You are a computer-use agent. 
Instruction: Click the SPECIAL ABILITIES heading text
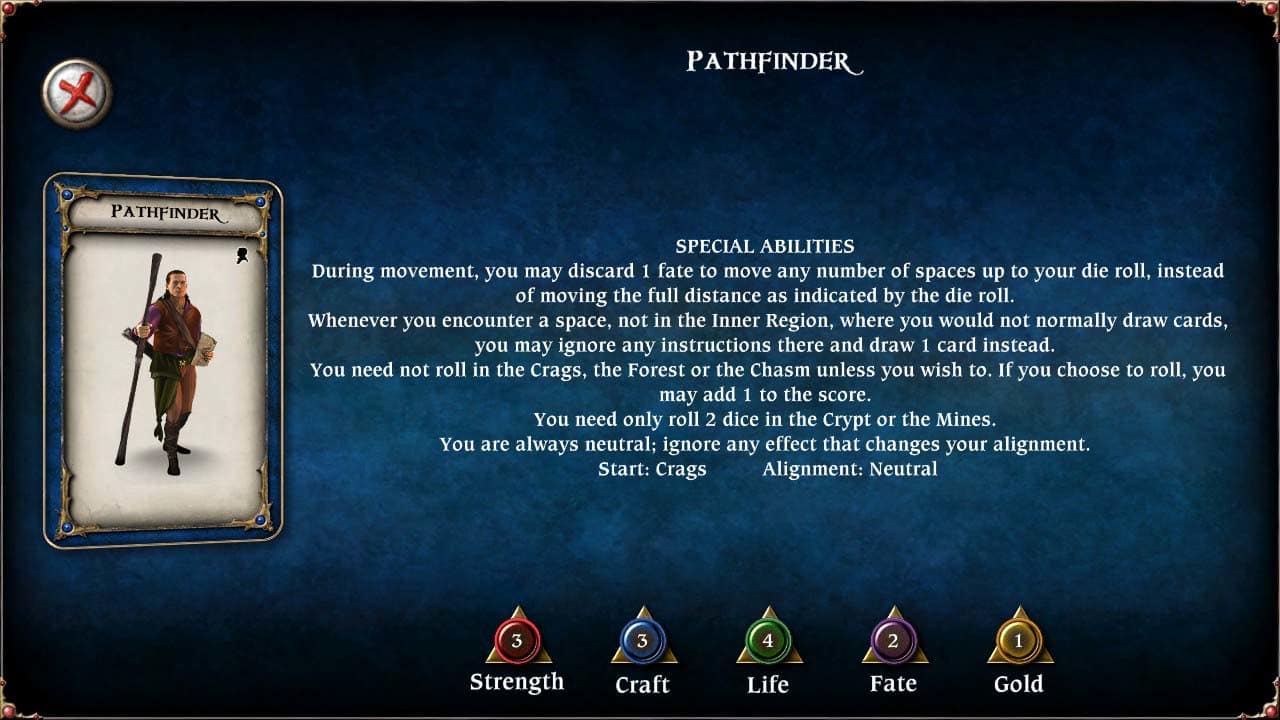766,246
